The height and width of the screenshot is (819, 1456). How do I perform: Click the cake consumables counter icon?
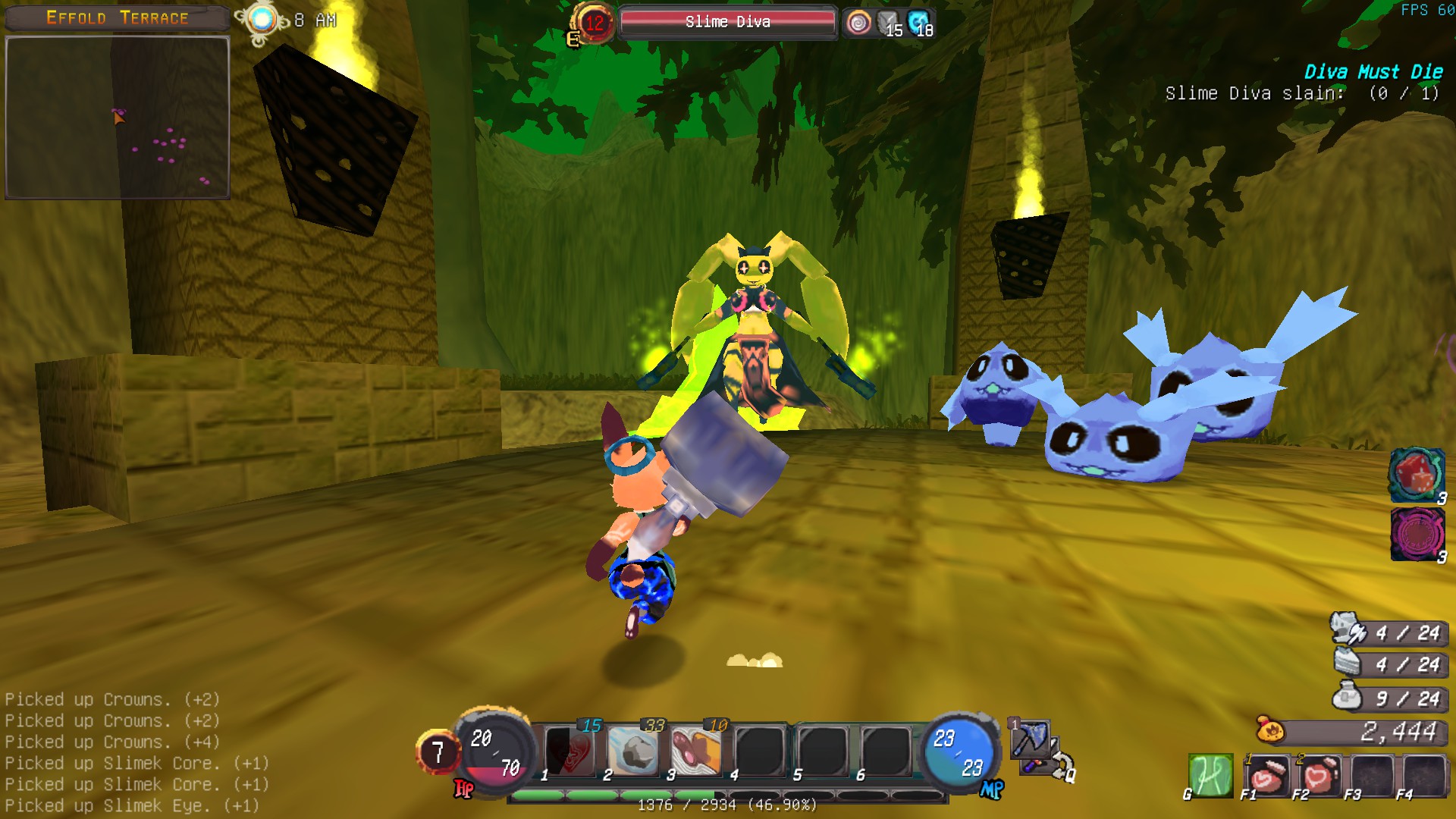click(1348, 663)
